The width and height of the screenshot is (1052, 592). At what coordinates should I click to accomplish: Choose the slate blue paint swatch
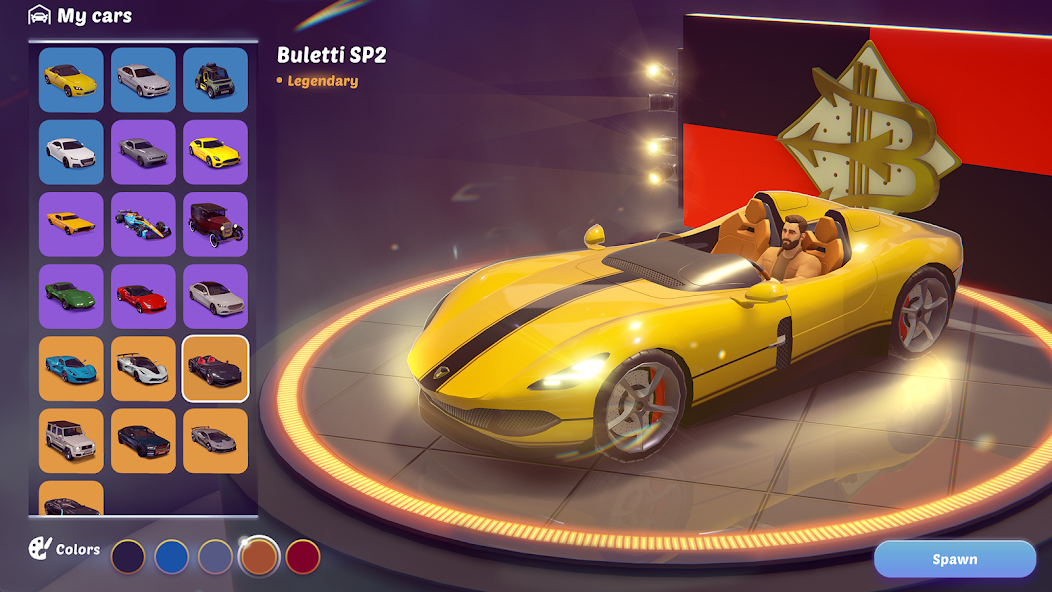pyautogui.click(x=215, y=556)
